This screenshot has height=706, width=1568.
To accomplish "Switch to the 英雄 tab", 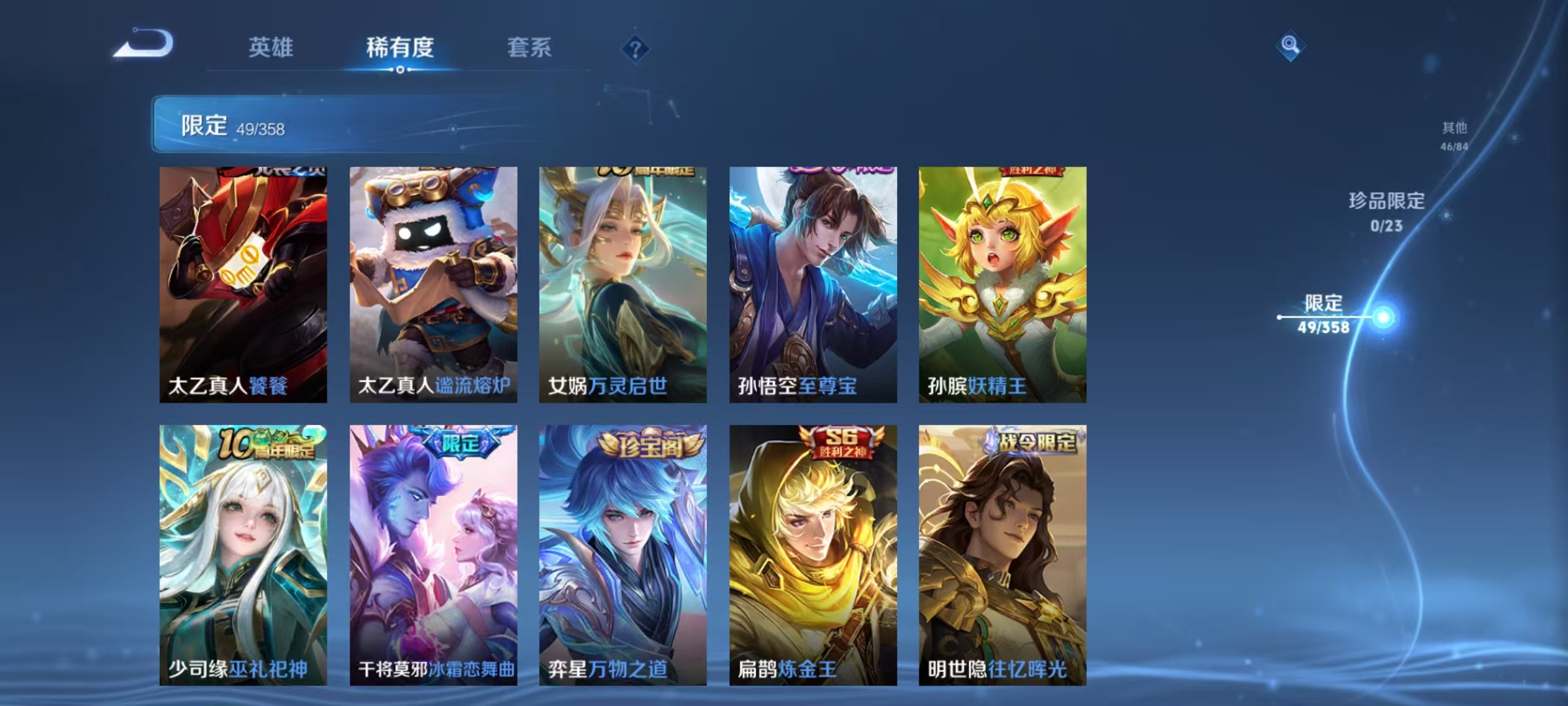I will [270, 48].
